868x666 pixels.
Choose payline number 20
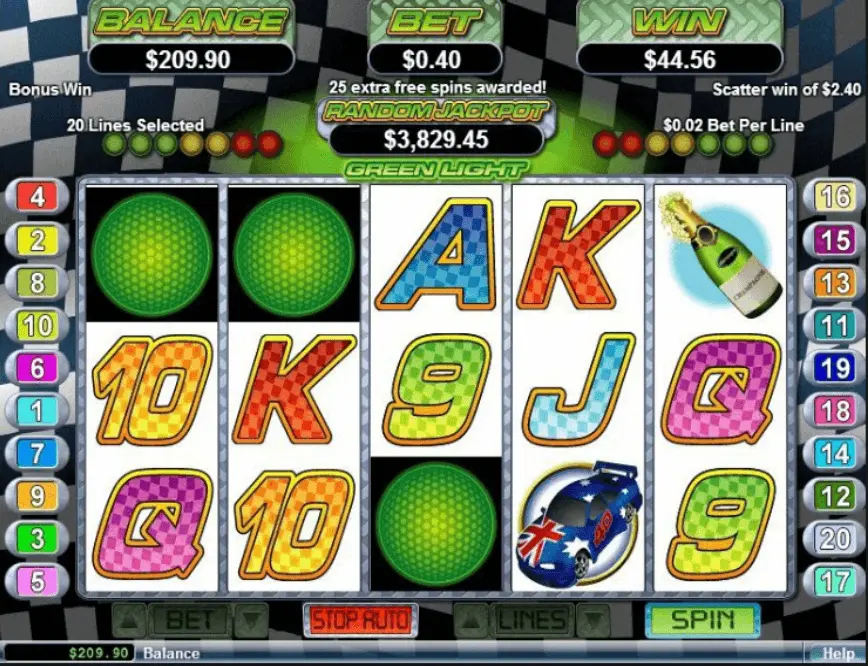pos(834,538)
